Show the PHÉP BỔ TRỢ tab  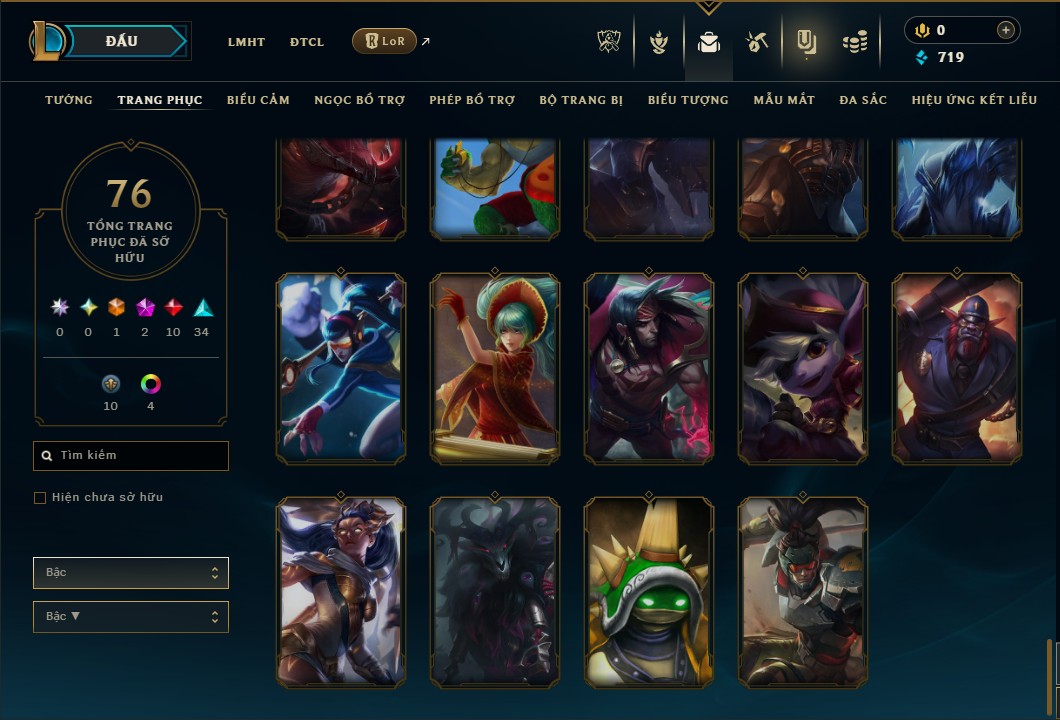(472, 100)
